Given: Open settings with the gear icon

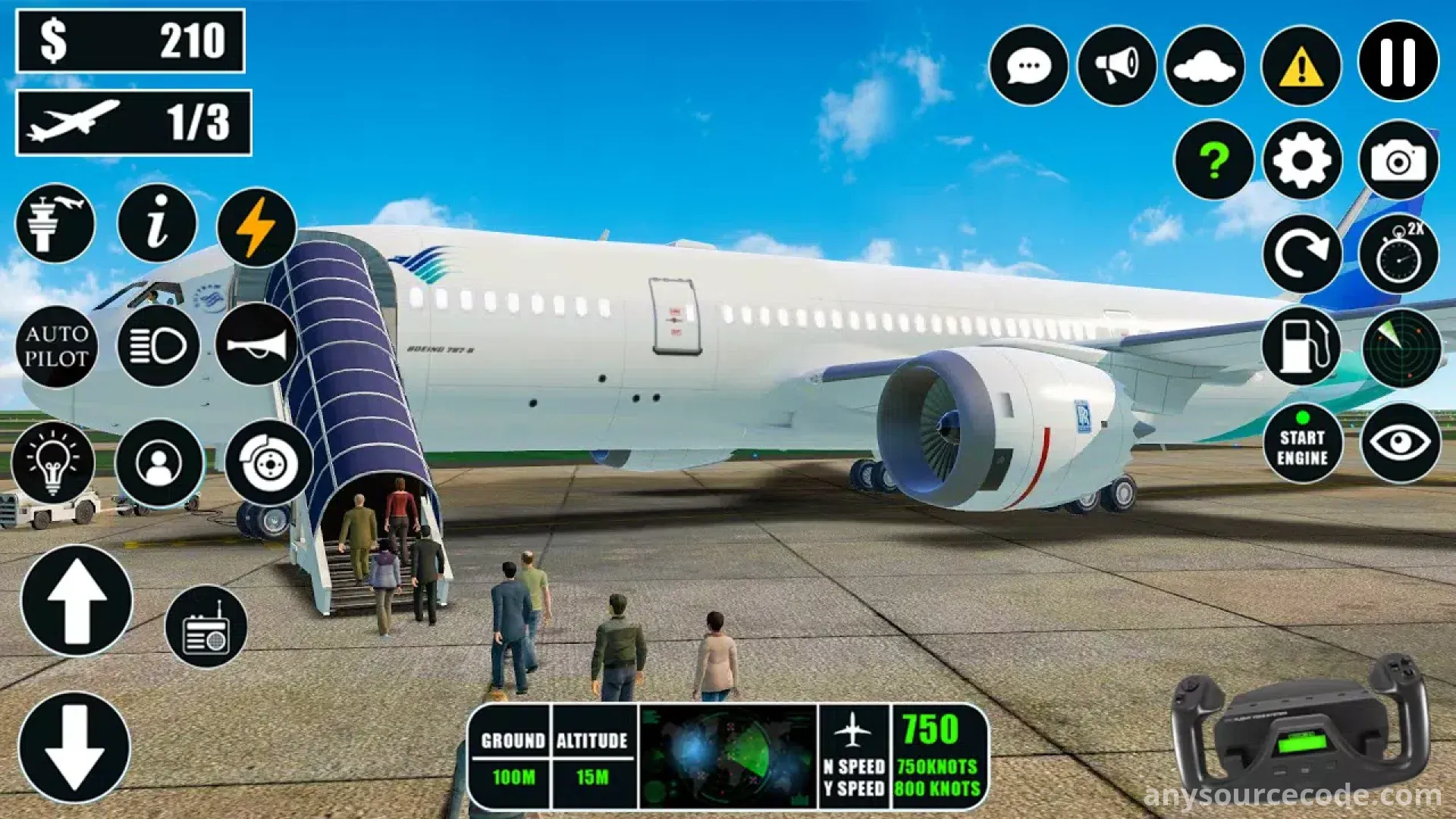Looking at the screenshot, I should coord(1301,160).
